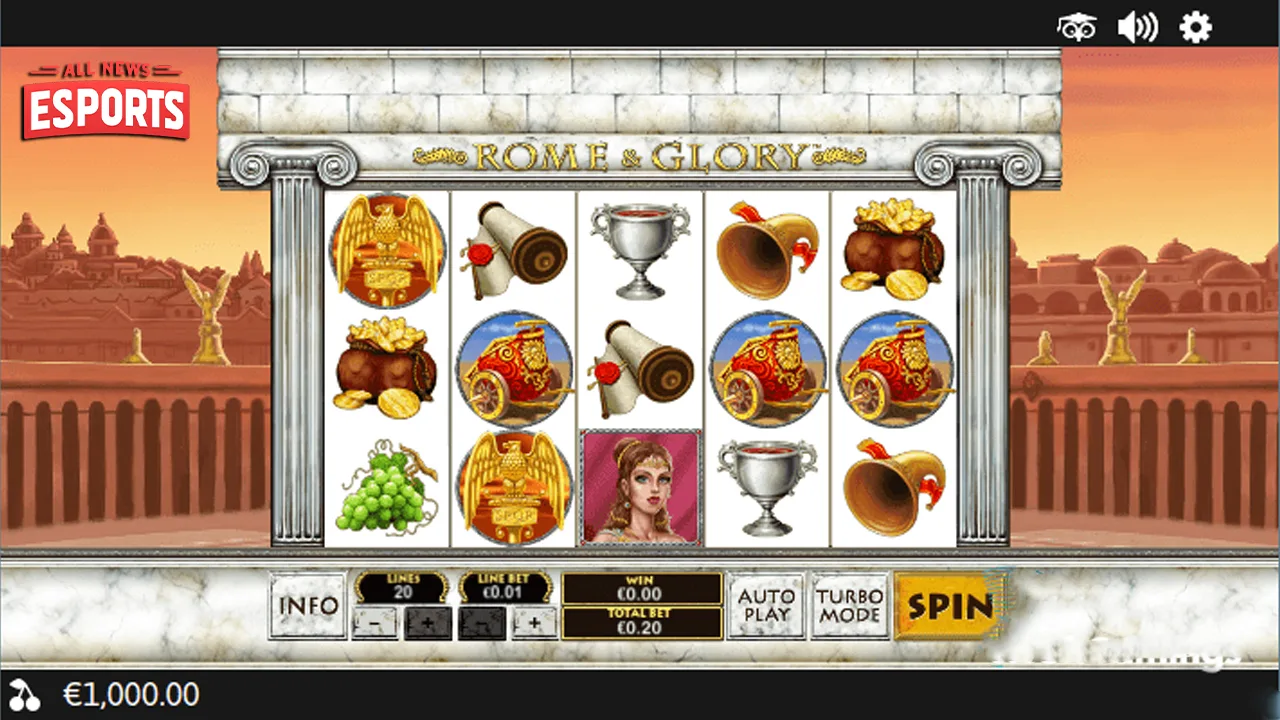
Task: Toggle the INFO panel
Action: tap(307, 606)
